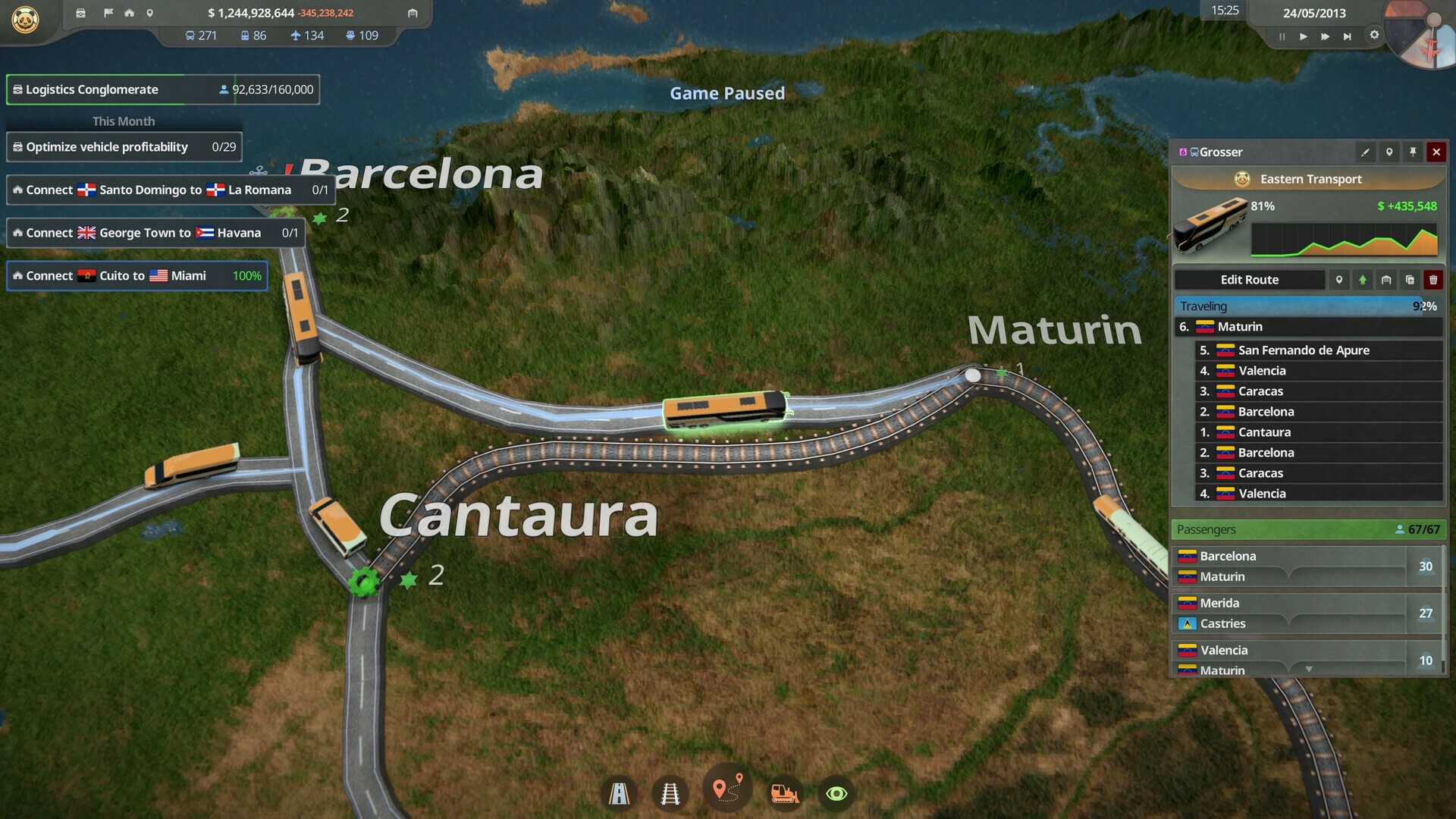Screen dimensions: 1456x819
Task: Select the bulldozer demolish tool
Action: pyautogui.click(x=786, y=792)
